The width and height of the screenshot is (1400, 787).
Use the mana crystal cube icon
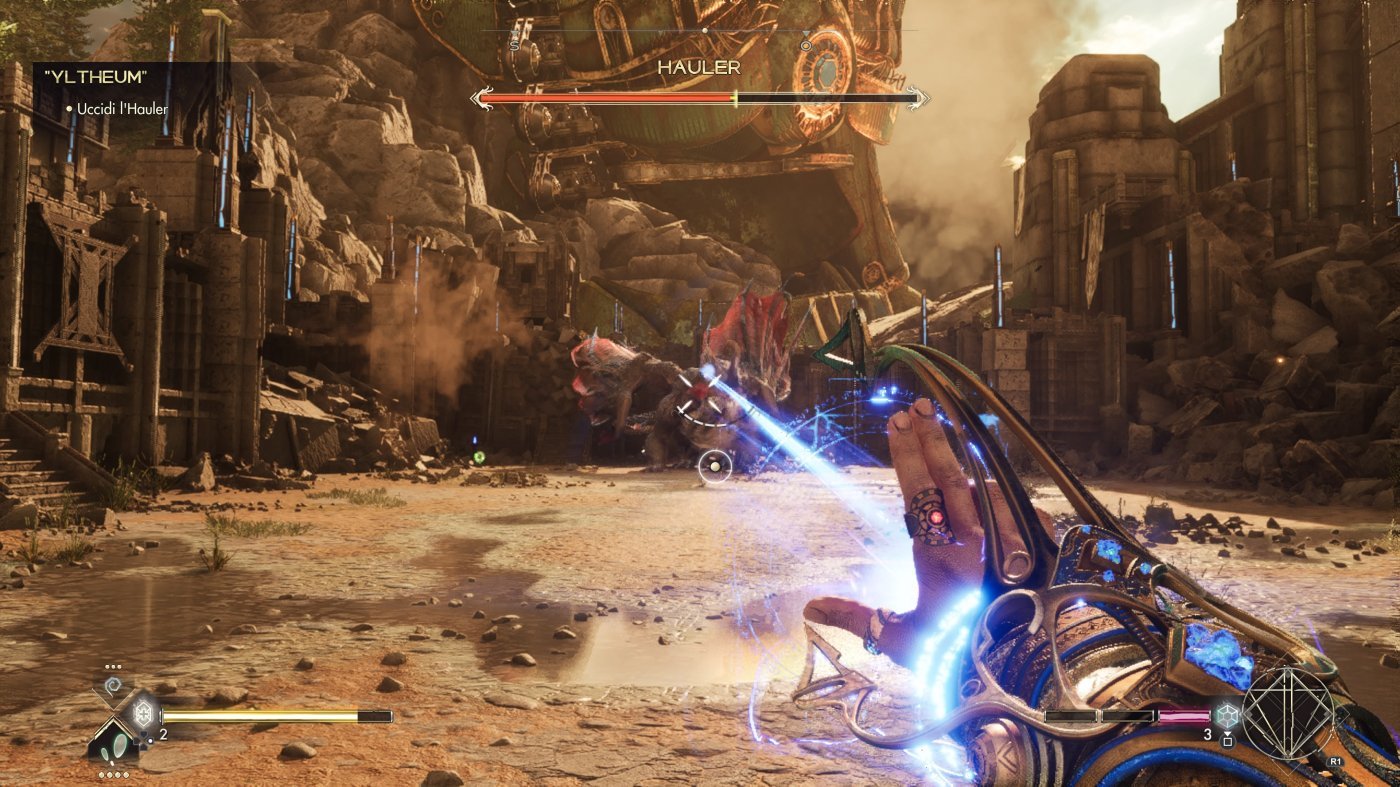(1228, 716)
